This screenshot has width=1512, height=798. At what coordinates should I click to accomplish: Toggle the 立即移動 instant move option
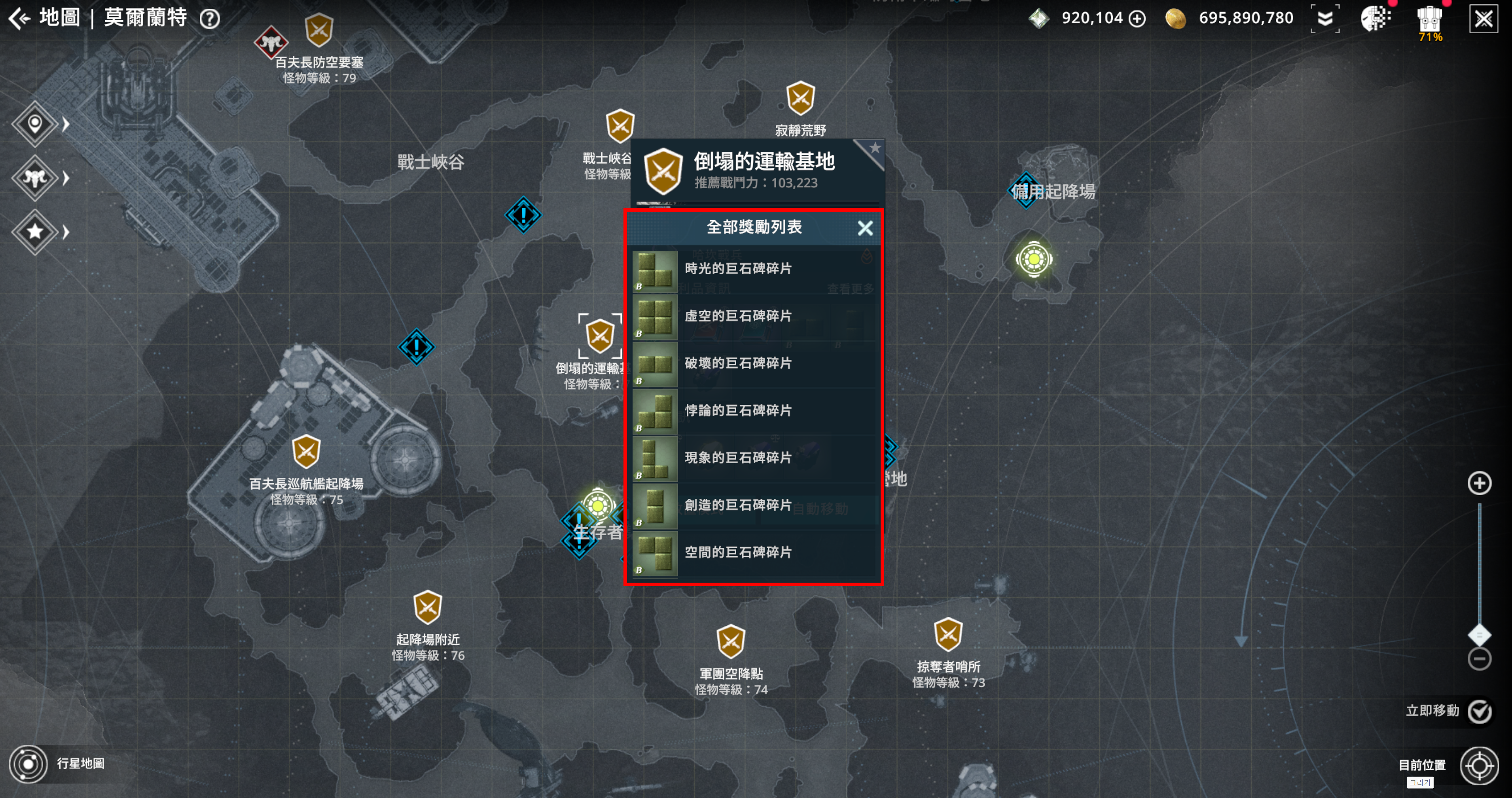[1479, 712]
